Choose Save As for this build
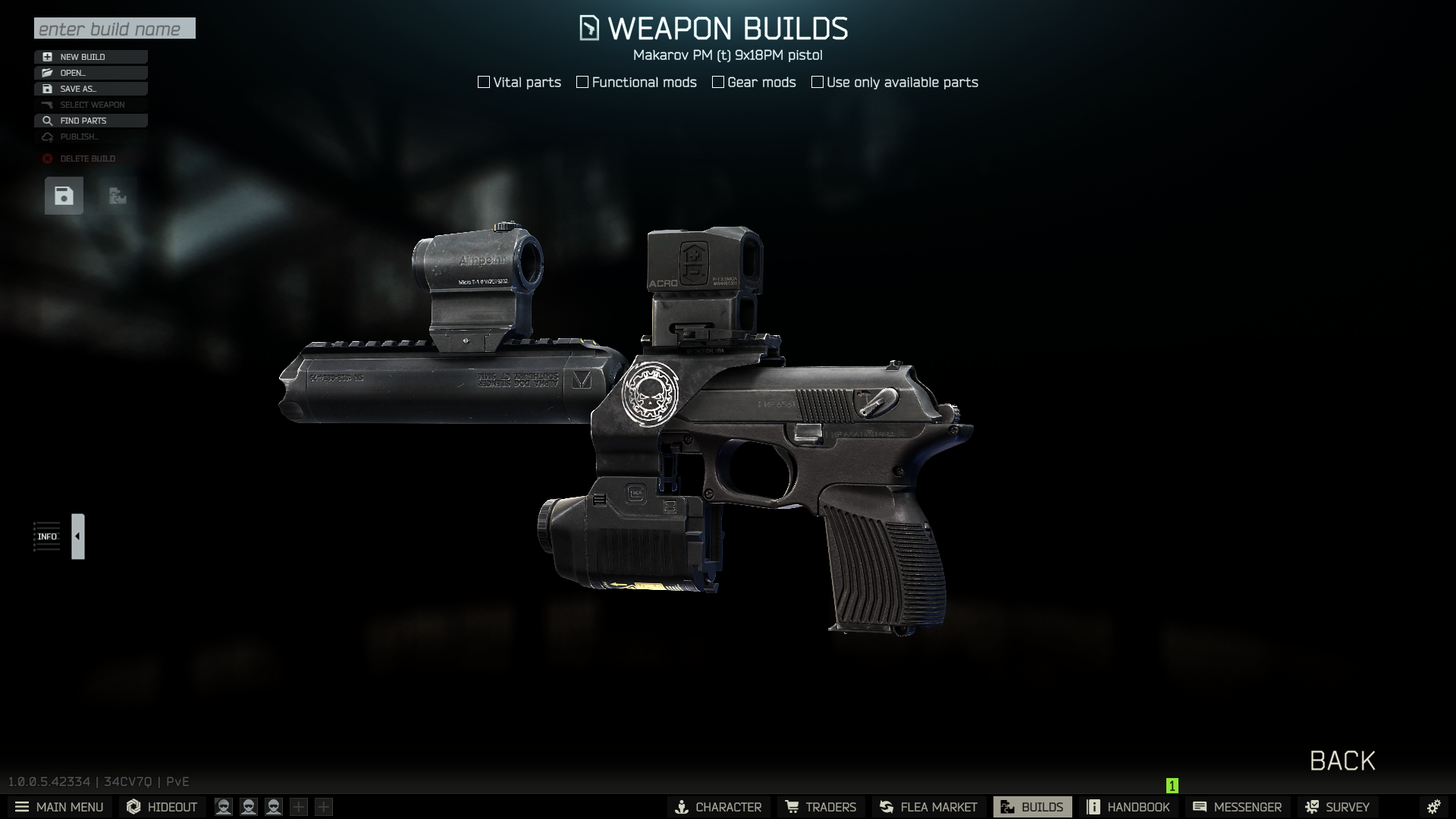This screenshot has height=819, width=1456. coord(90,89)
